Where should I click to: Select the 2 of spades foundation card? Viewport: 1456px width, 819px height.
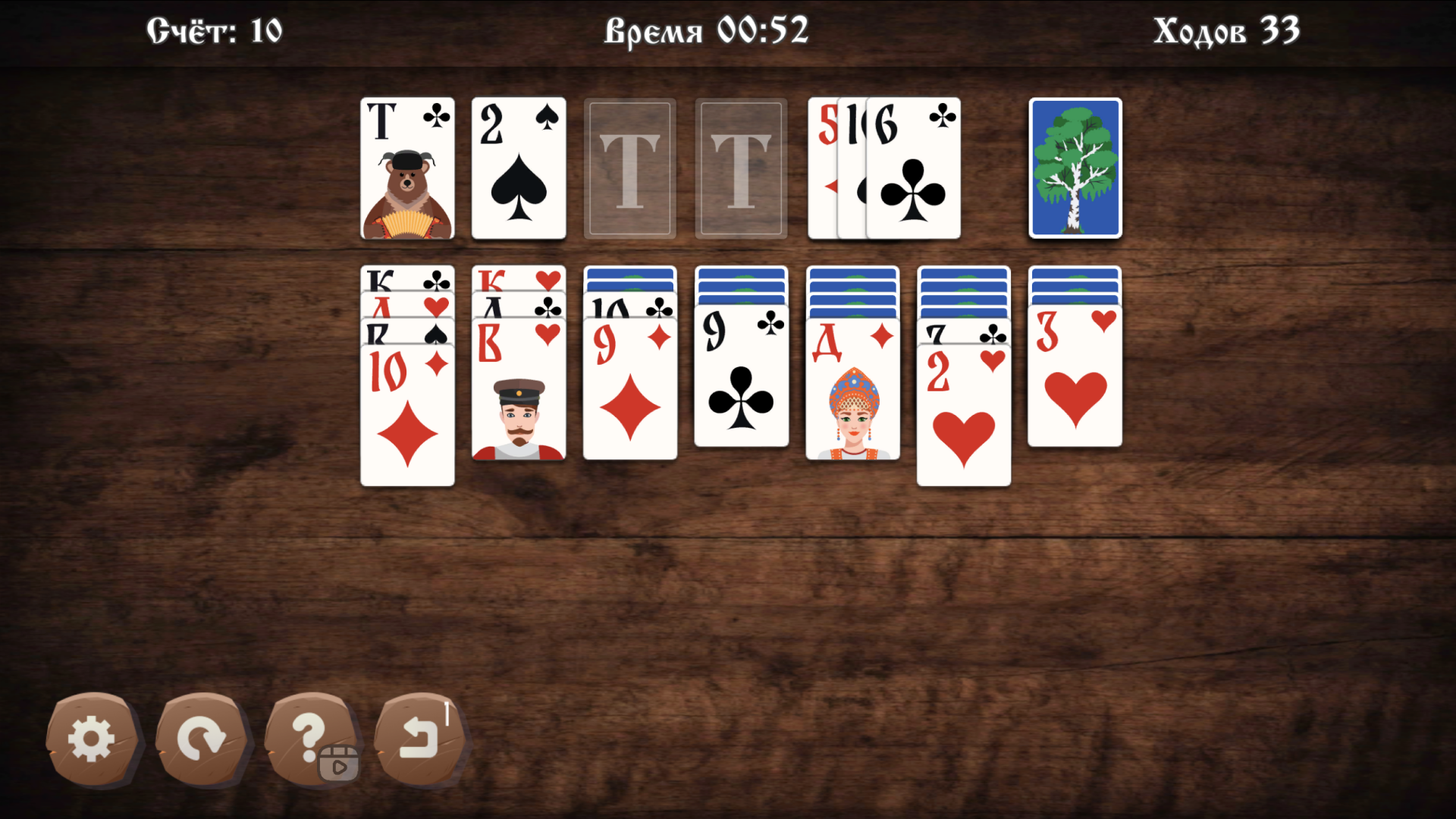519,168
